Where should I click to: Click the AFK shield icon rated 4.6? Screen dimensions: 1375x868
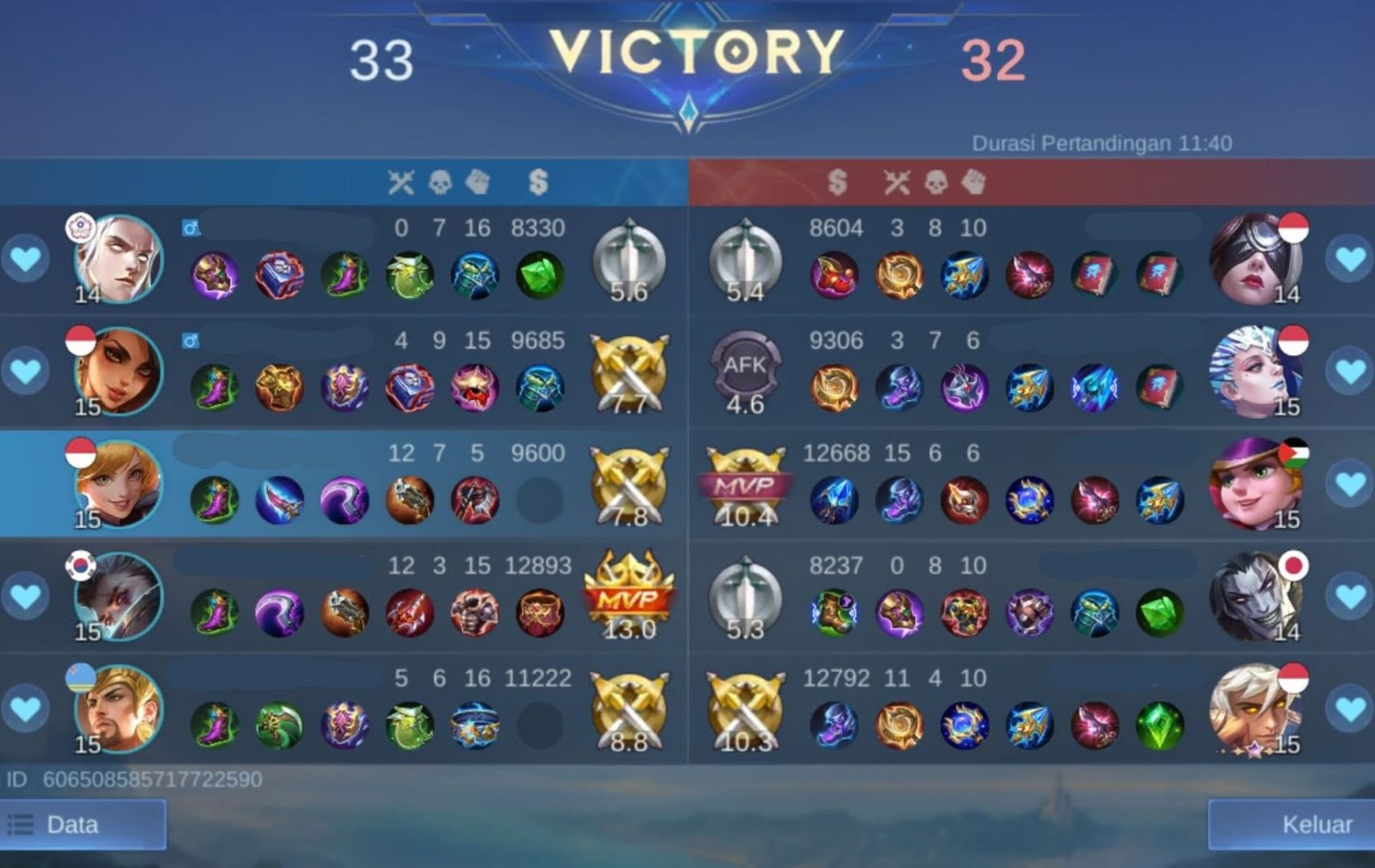point(747,367)
